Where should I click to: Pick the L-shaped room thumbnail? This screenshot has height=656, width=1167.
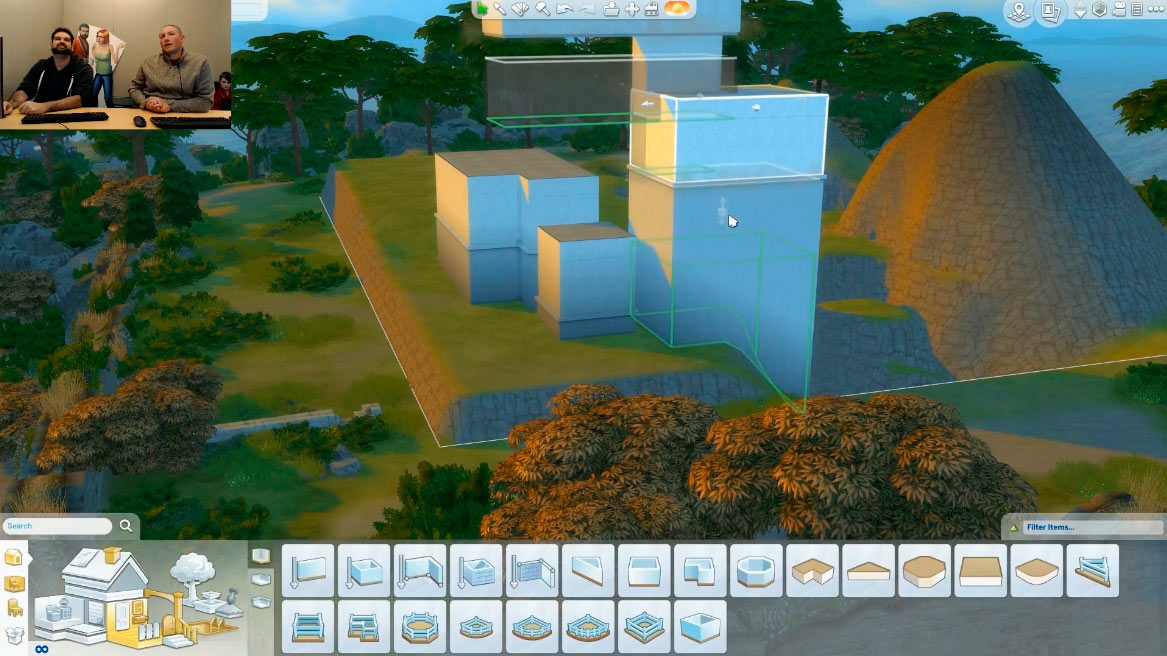(x=700, y=571)
